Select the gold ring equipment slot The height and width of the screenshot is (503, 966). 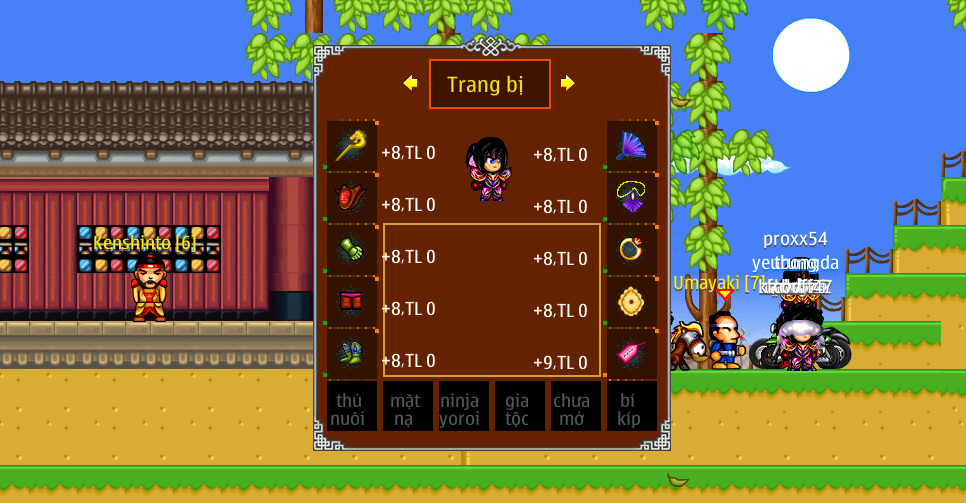click(x=632, y=250)
